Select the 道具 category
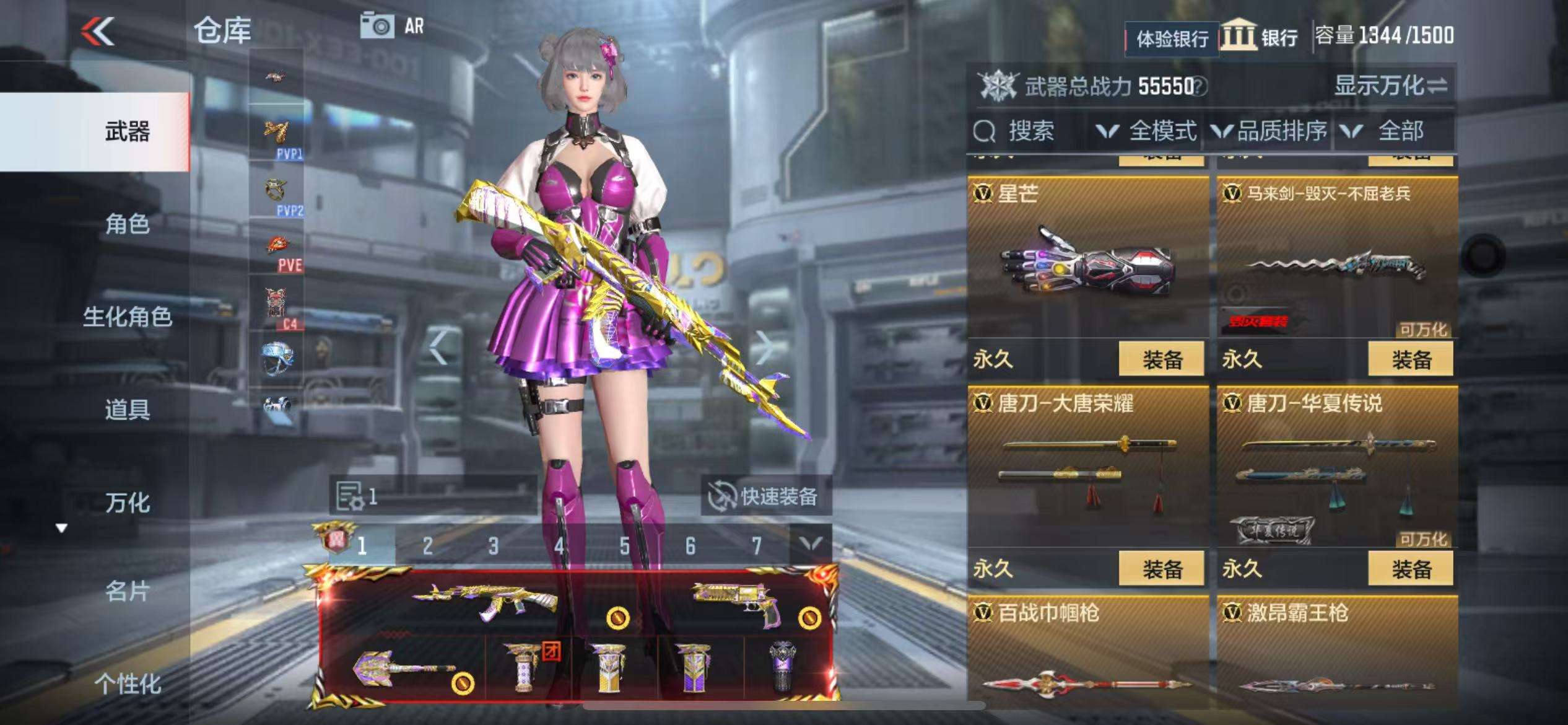 (x=127, y=410)
